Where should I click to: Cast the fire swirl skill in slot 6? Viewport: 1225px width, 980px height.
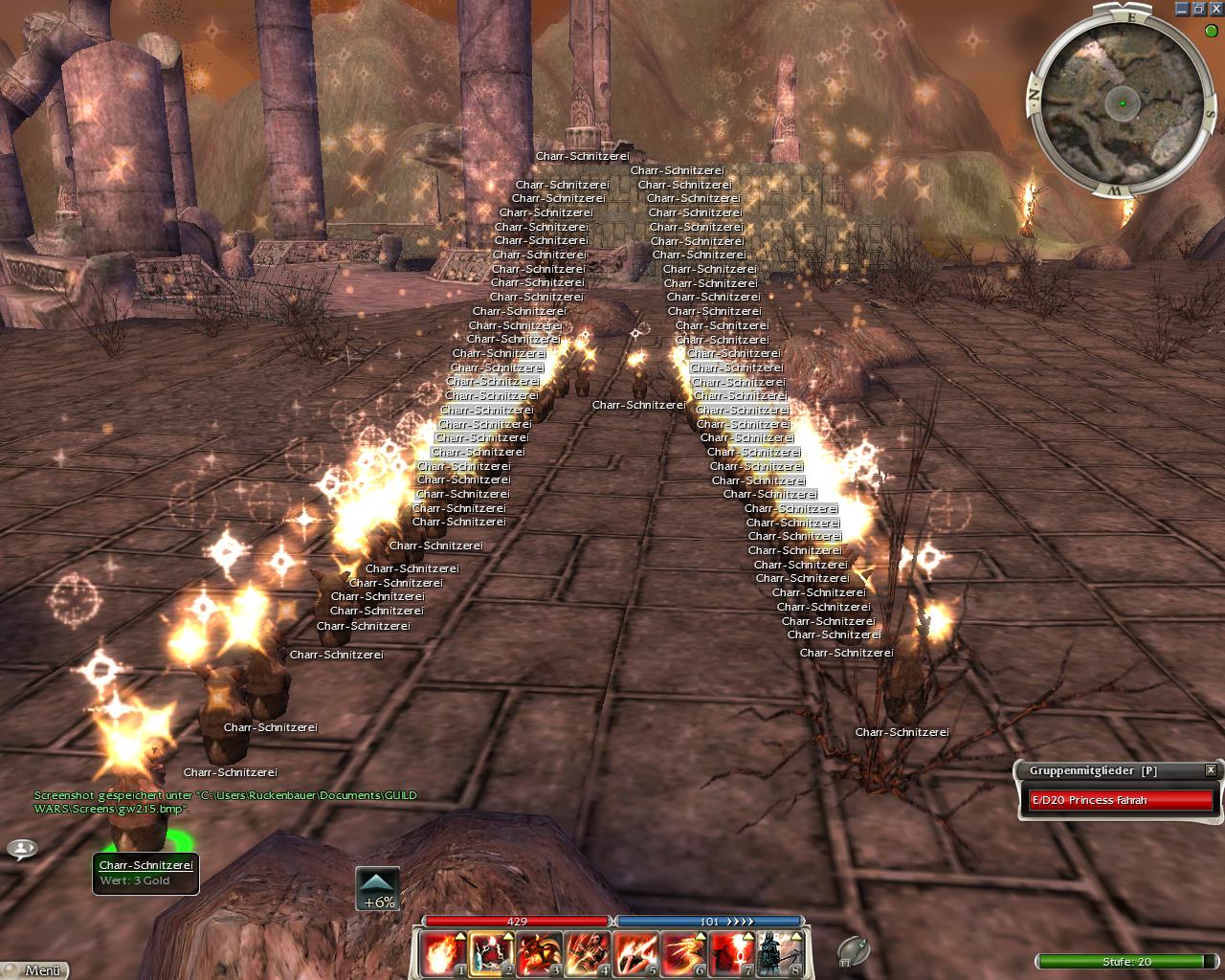point(682,953)
